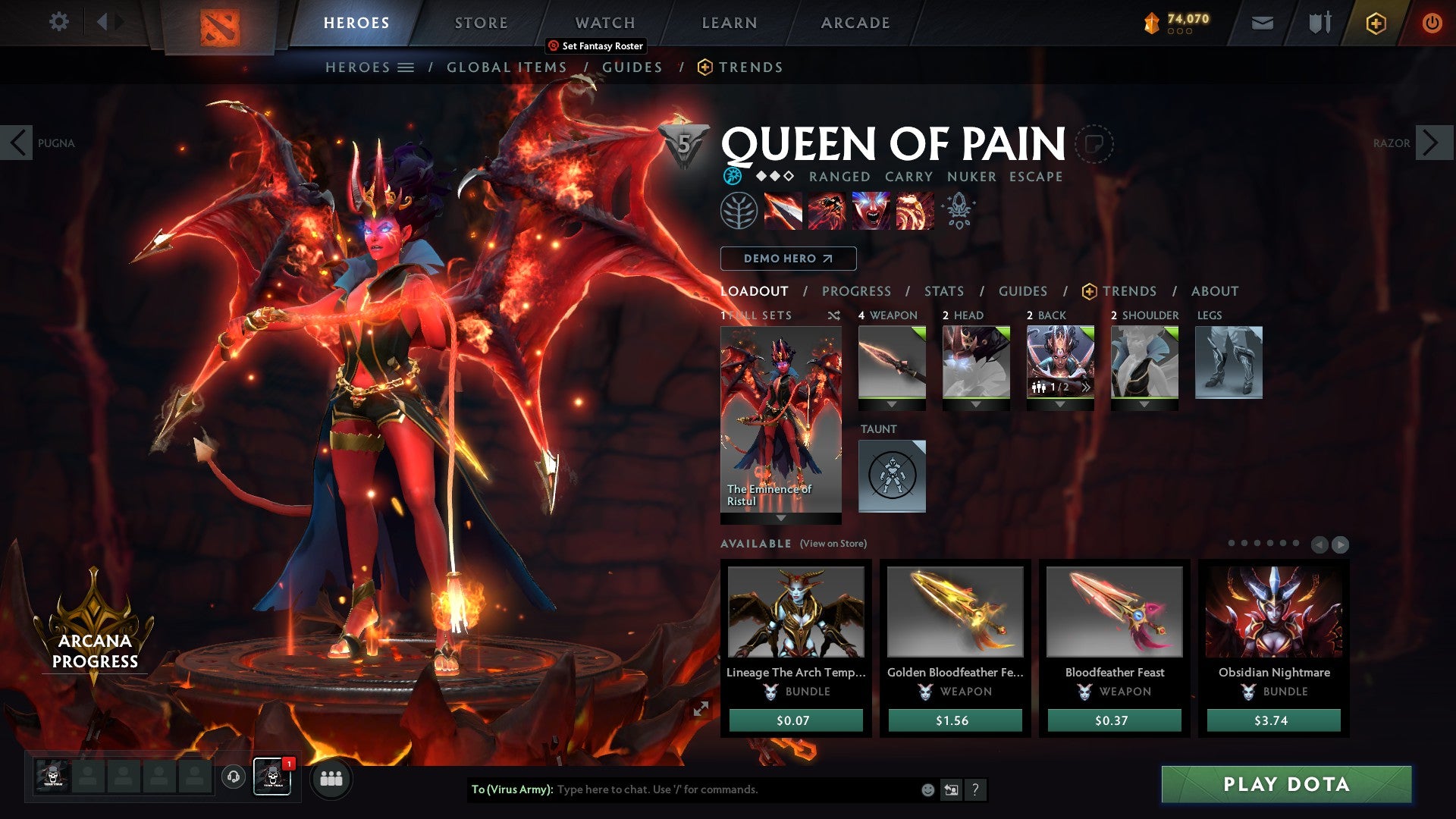Go to previous hero Pugna
The image size is (1456, 819).
(x=17, y=143)
